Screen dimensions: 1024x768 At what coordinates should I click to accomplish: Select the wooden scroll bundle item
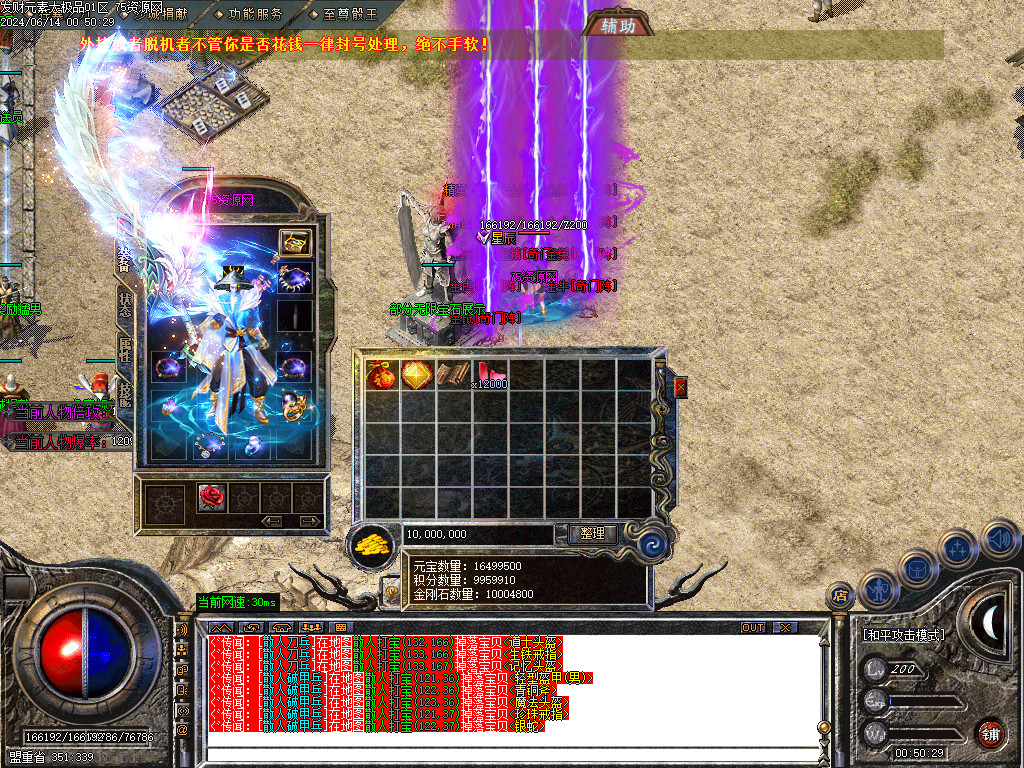tap(453, 375)
